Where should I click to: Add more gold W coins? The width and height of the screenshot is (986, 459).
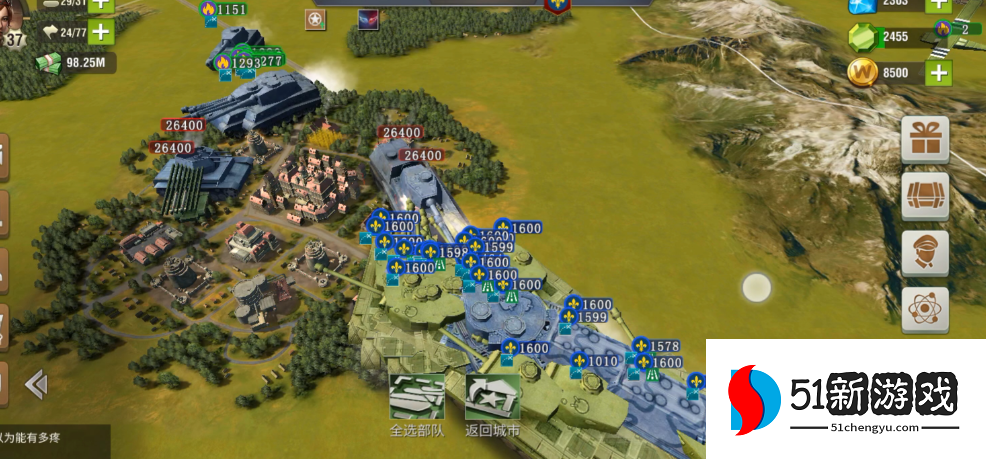tap(937, 73)
